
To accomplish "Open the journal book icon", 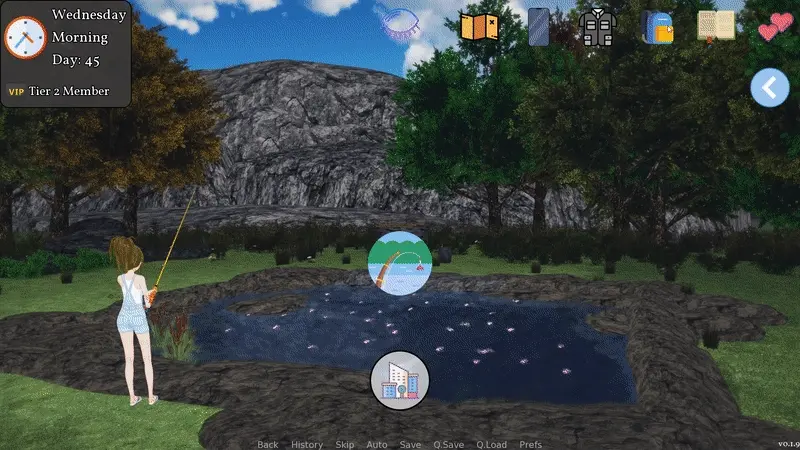I will click(x=715, y=26).
